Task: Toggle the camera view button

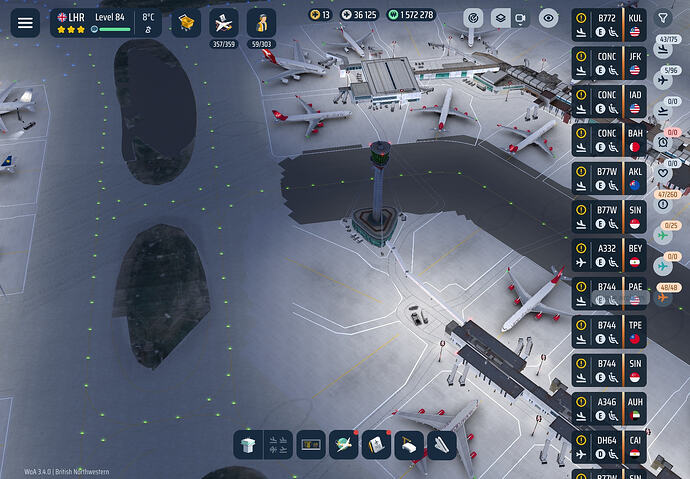Action: [x=522, y=18]
